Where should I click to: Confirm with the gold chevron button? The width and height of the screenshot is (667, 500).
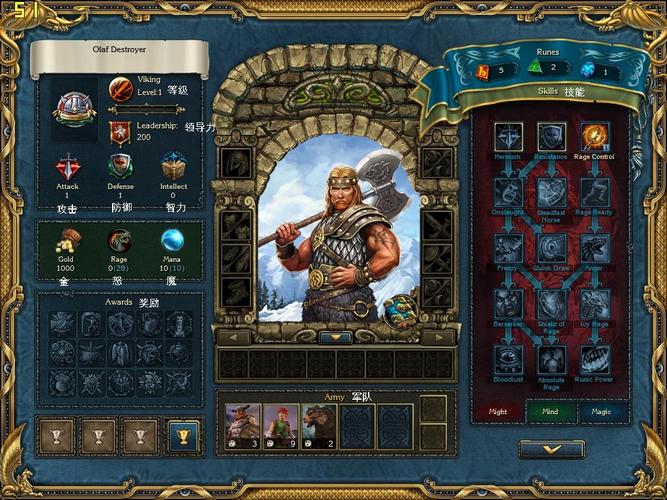[x=552, y=449]
